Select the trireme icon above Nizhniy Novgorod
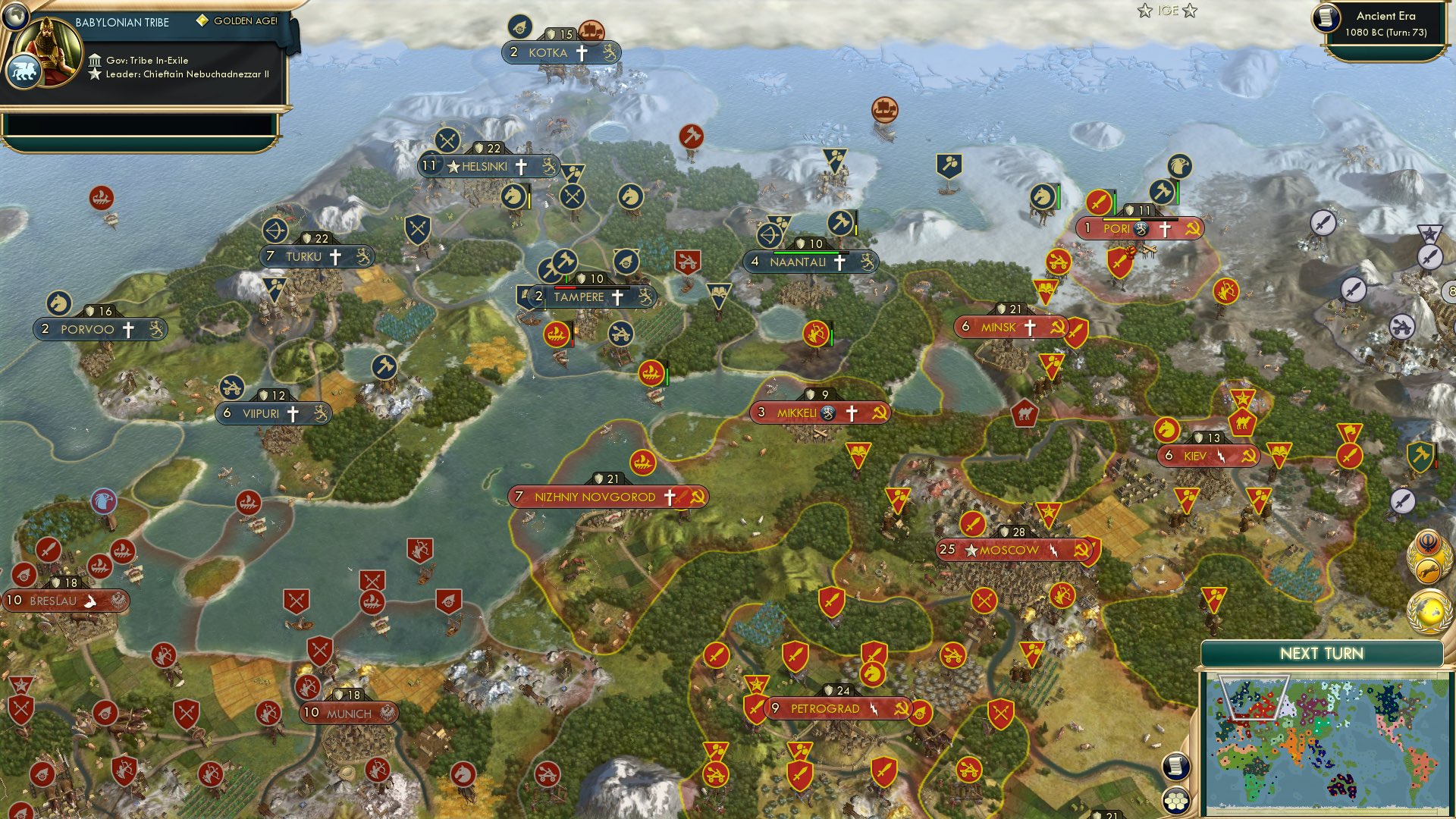Screen dimensions: 1456x819 pos(644,461)
